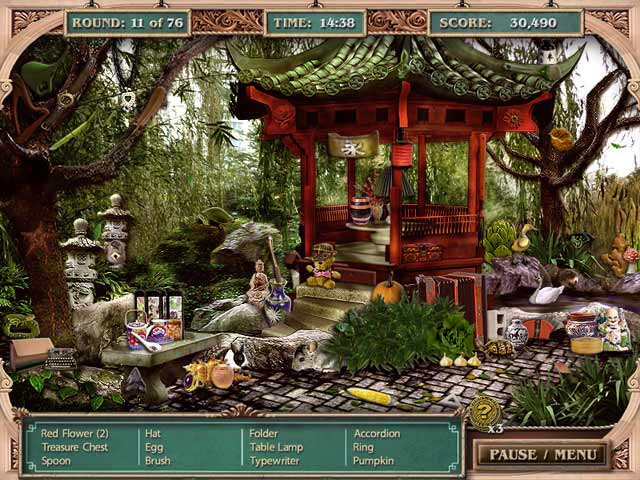640x480 pixels.
Task: Select Accordion in the find list
Action: pyautogui.click(x=377, y=433)
